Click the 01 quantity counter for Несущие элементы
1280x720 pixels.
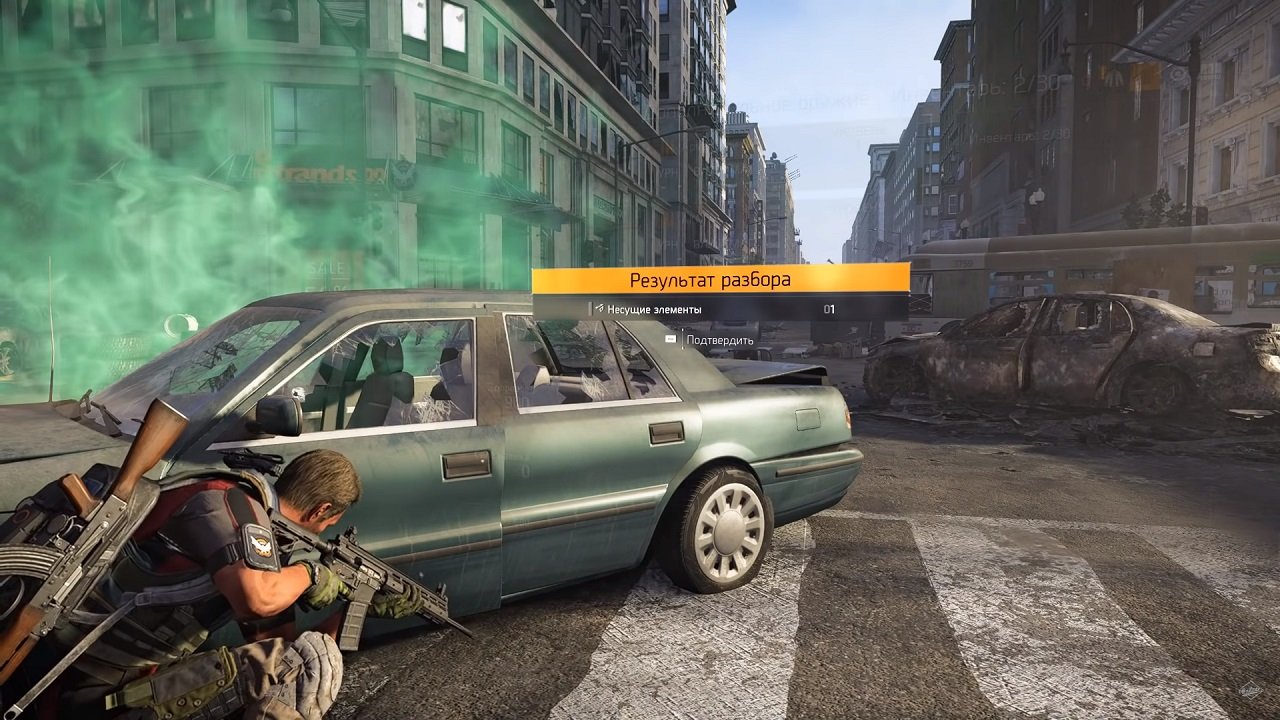(x=829, y=308)
